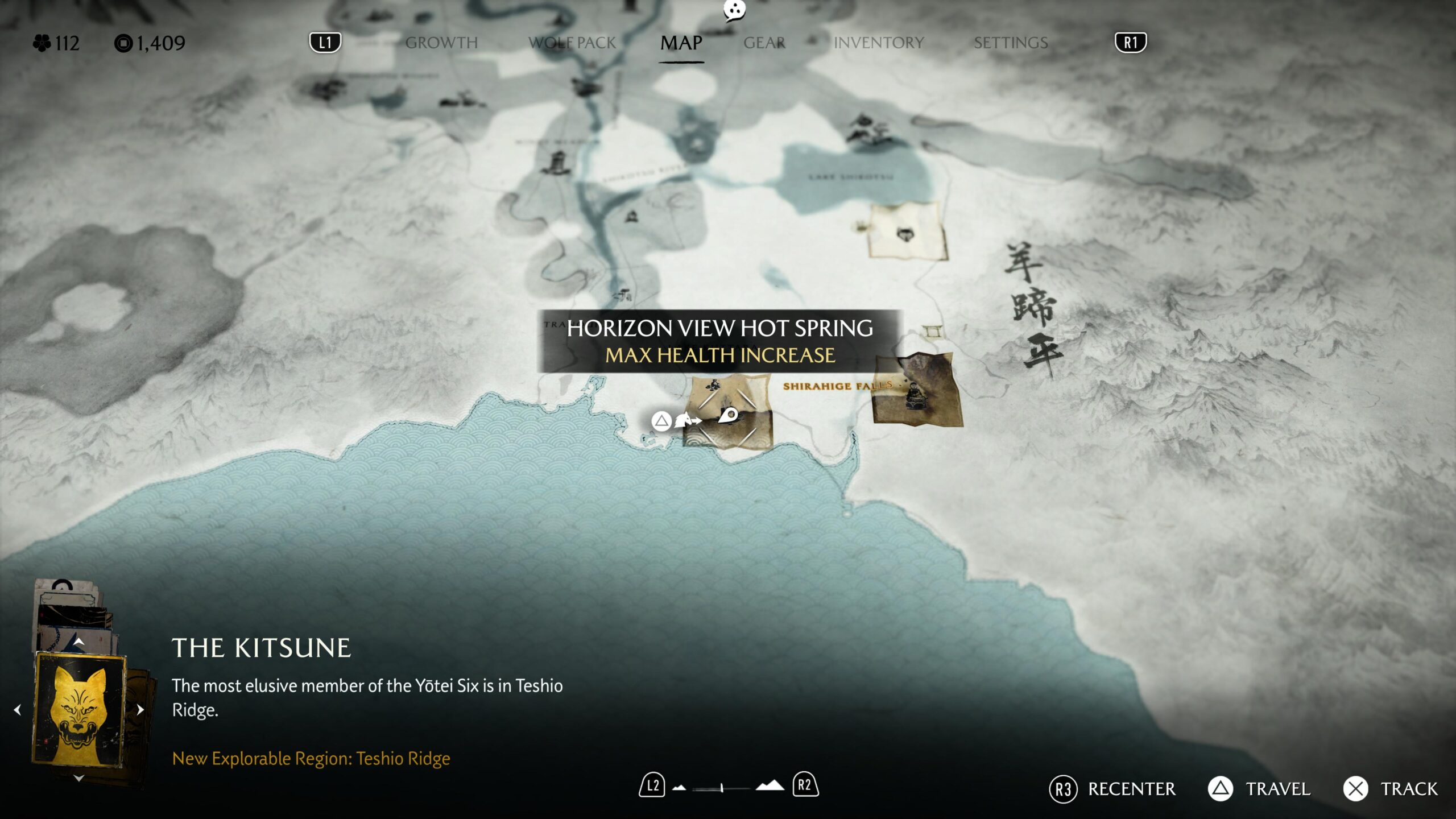The image size is (1456, 819).
Task: Switch to the Growth tab
Action: 441,43
